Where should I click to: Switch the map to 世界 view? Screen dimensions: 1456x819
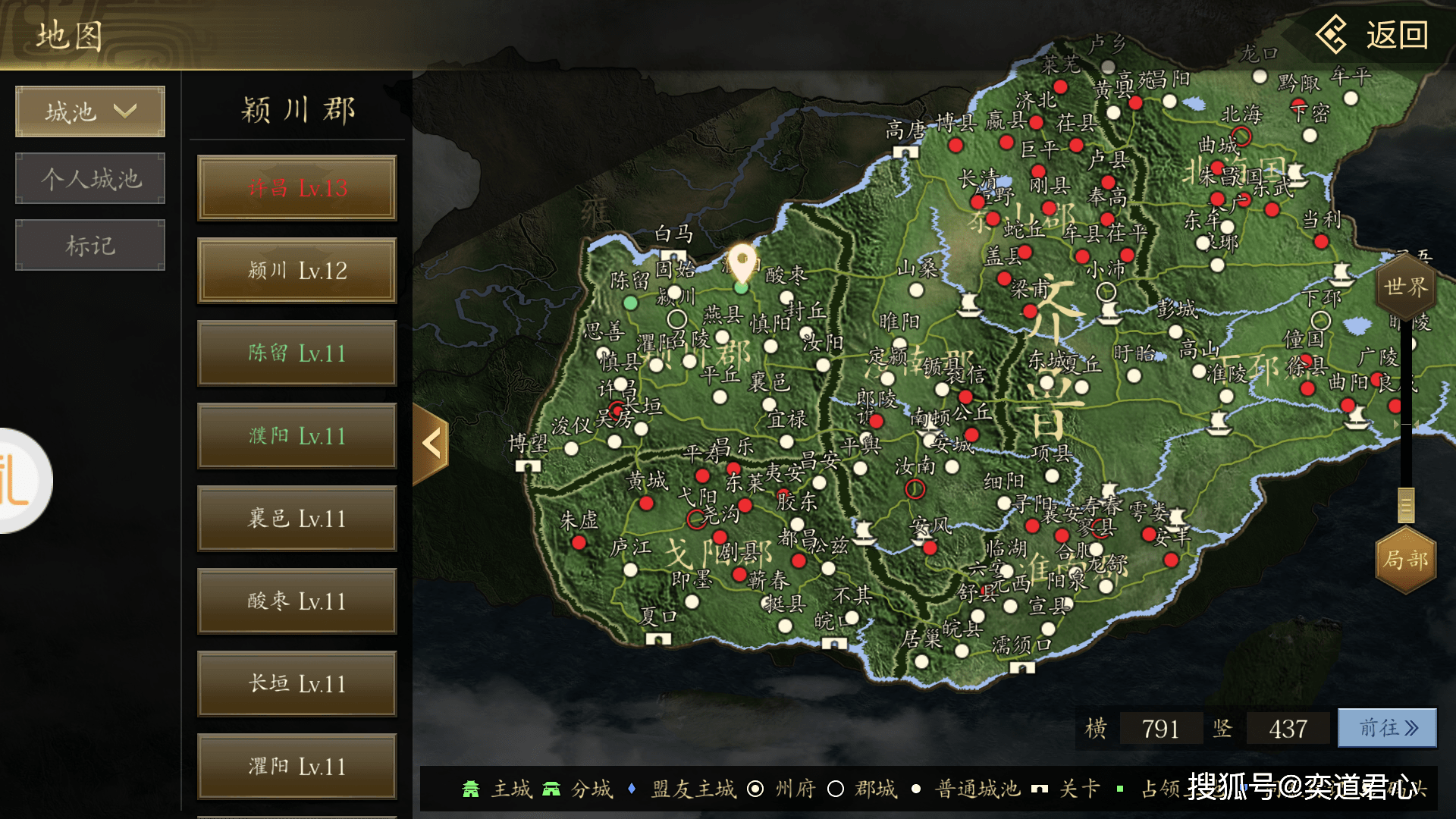1405,287
